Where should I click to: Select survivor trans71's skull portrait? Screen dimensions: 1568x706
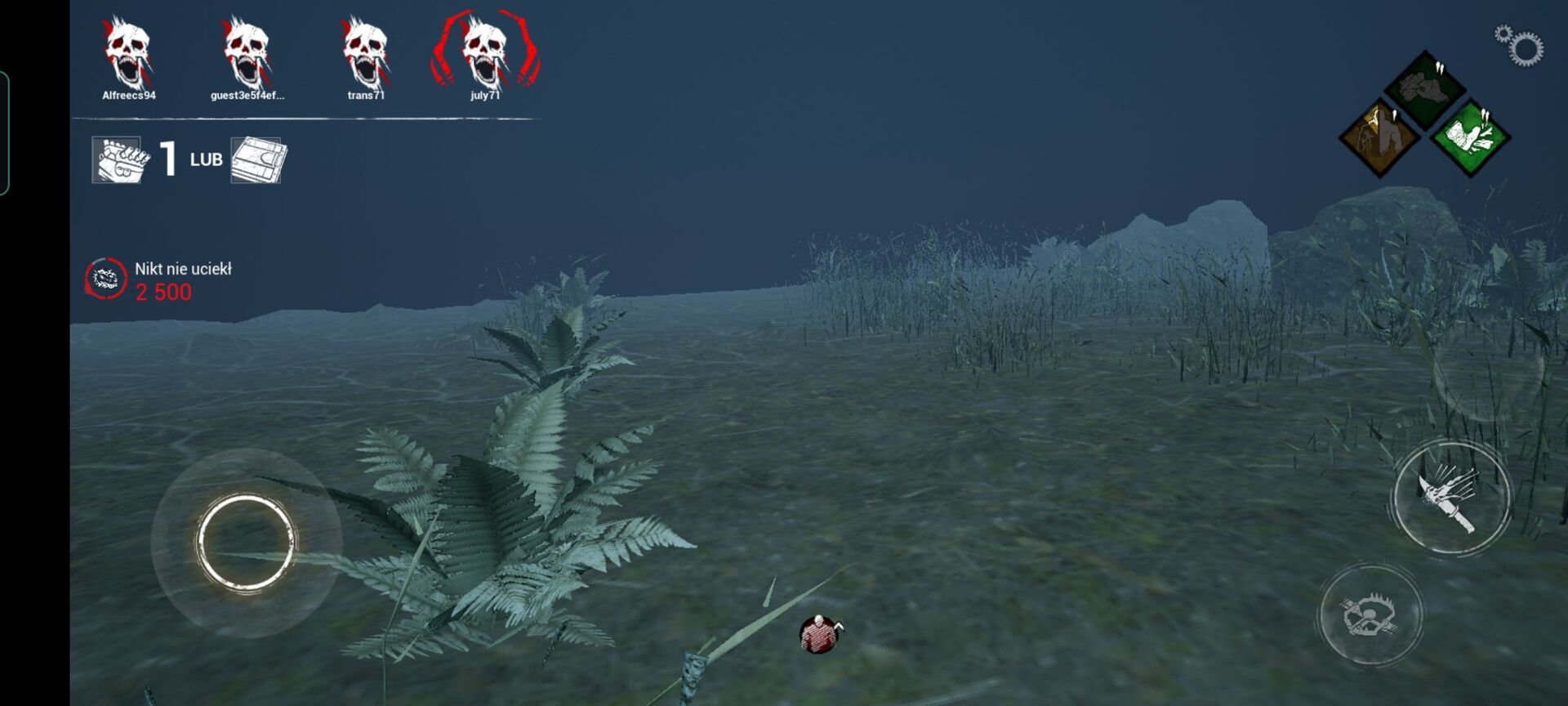(x=365, y=54)
